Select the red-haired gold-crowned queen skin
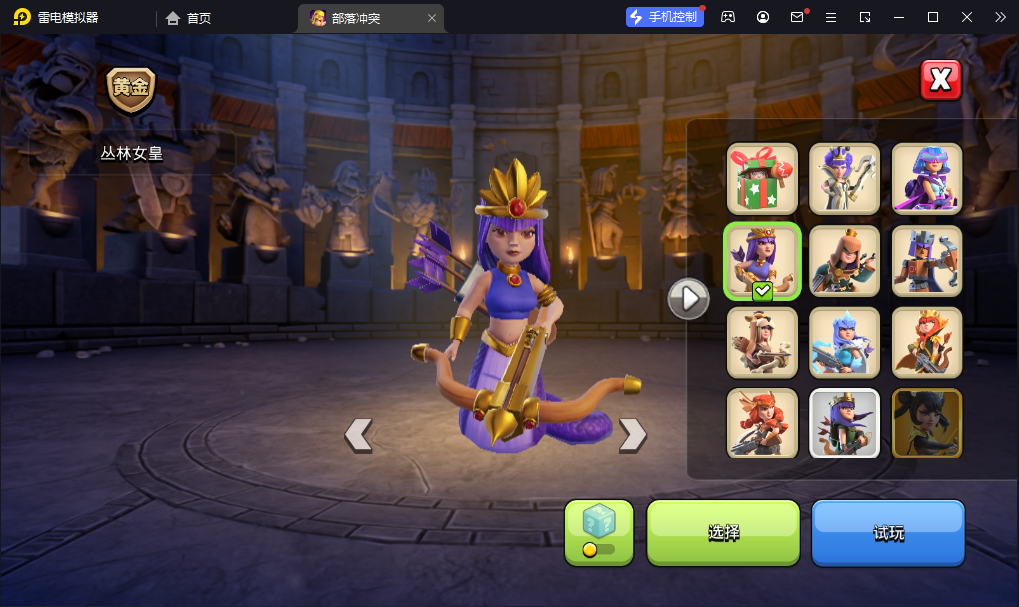 click(x=926, y=343)
